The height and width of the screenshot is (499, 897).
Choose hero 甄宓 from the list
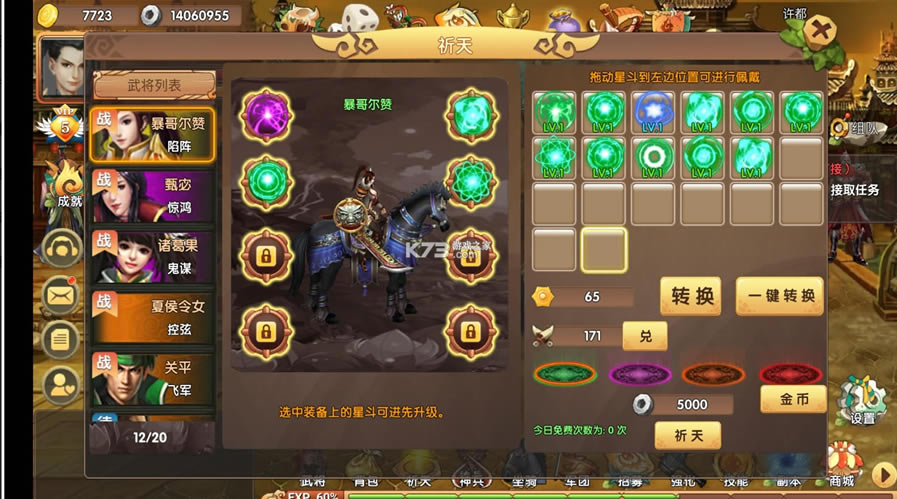pos(153,196)
